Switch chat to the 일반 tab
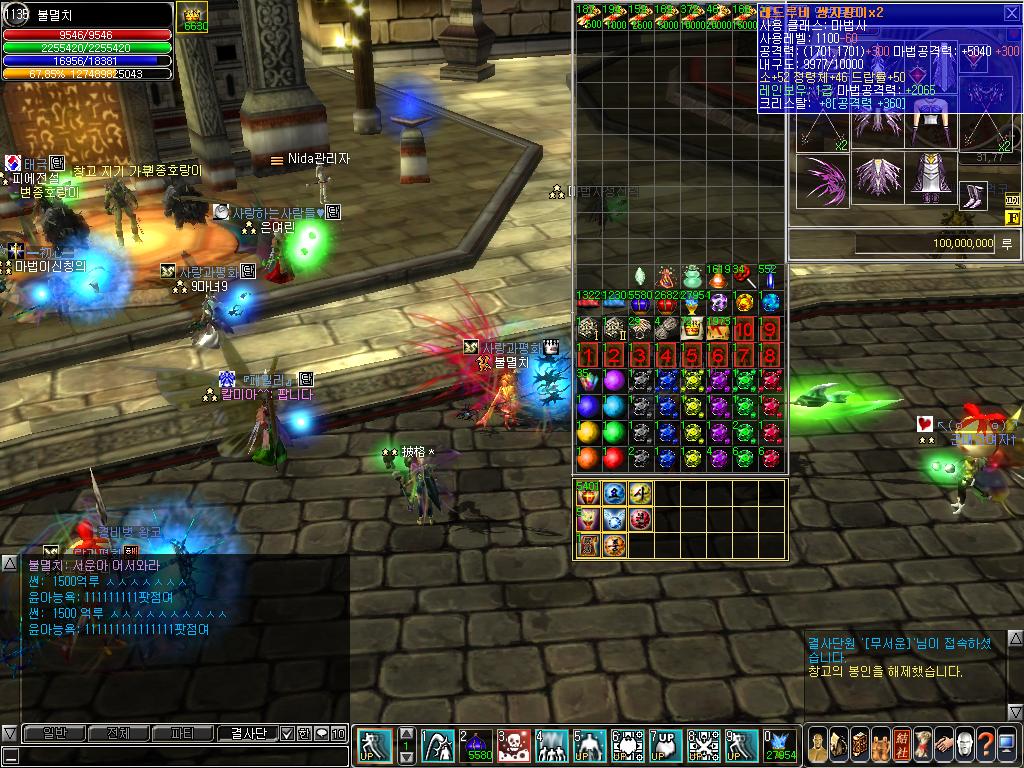This screenshot has height=768, width=1024. pyautogui.click(x=54, y=733)
